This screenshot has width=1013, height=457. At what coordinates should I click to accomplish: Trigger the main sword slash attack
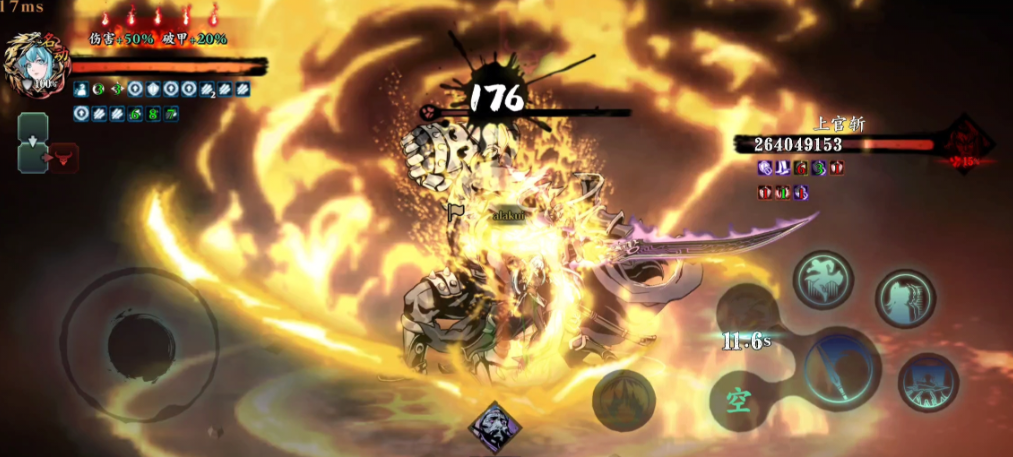841,367
